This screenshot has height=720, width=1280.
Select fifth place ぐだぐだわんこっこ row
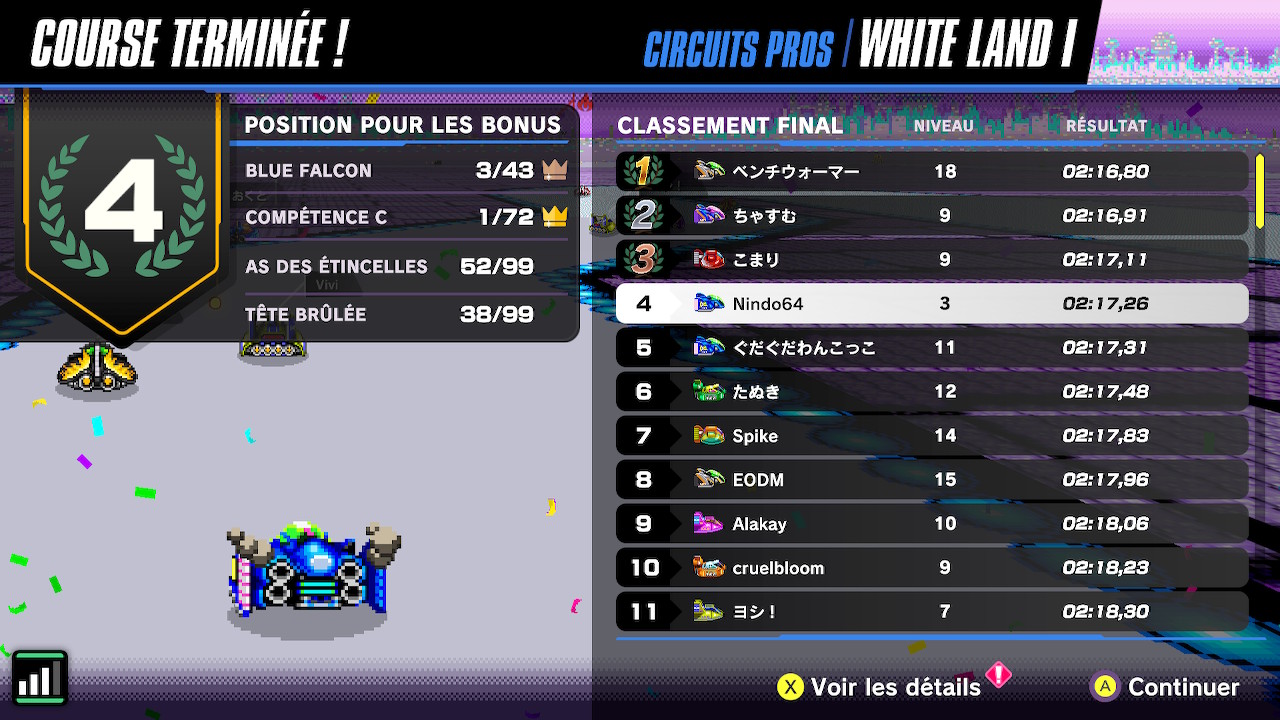[x=931, y=348]
